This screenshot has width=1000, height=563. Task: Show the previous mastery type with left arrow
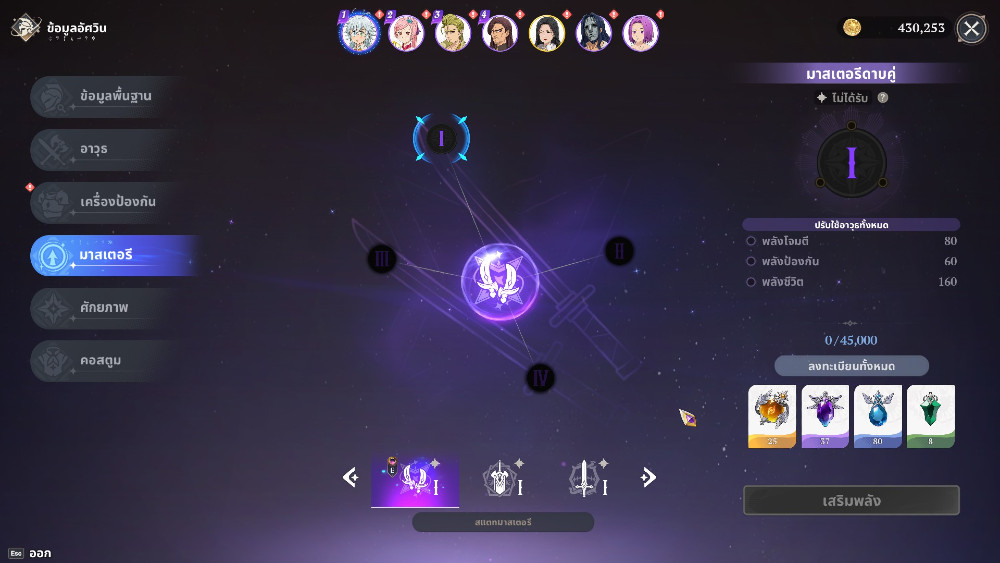click(350, 478)
